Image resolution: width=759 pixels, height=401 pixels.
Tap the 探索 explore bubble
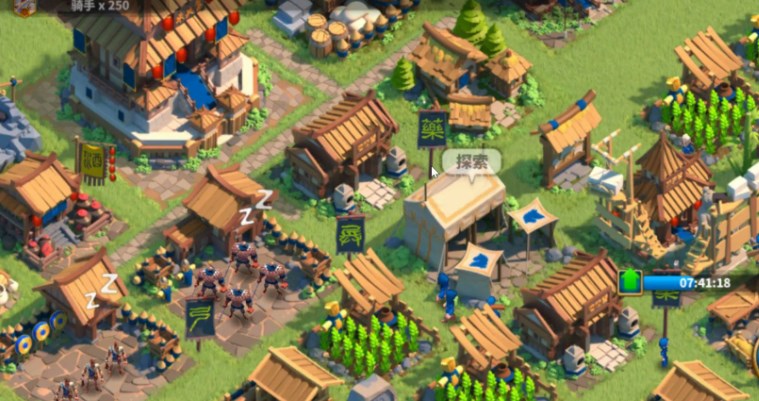(x=471, y=162)
